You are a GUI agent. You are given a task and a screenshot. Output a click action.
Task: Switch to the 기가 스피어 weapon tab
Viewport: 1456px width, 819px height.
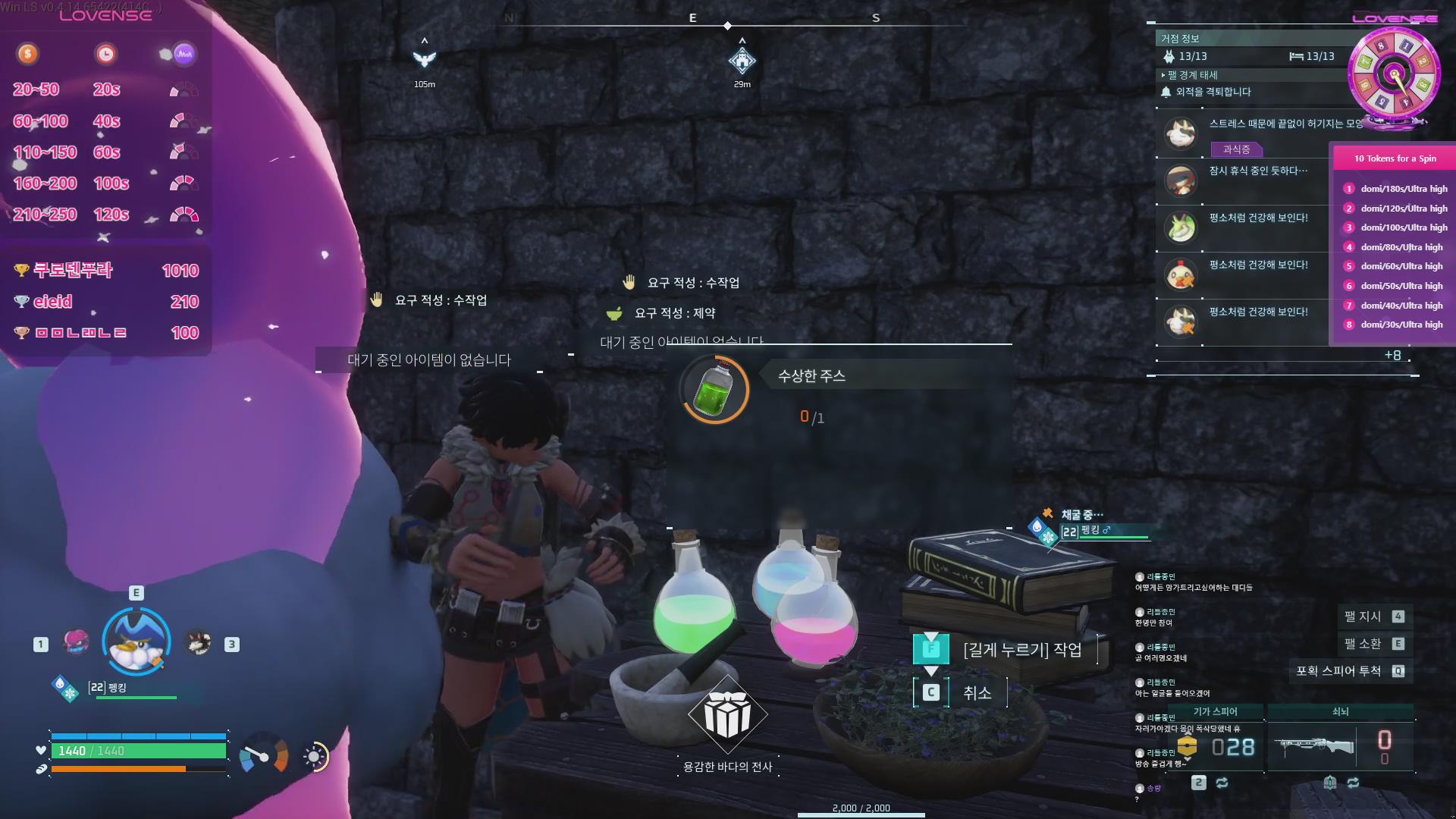coord(1216,711)
